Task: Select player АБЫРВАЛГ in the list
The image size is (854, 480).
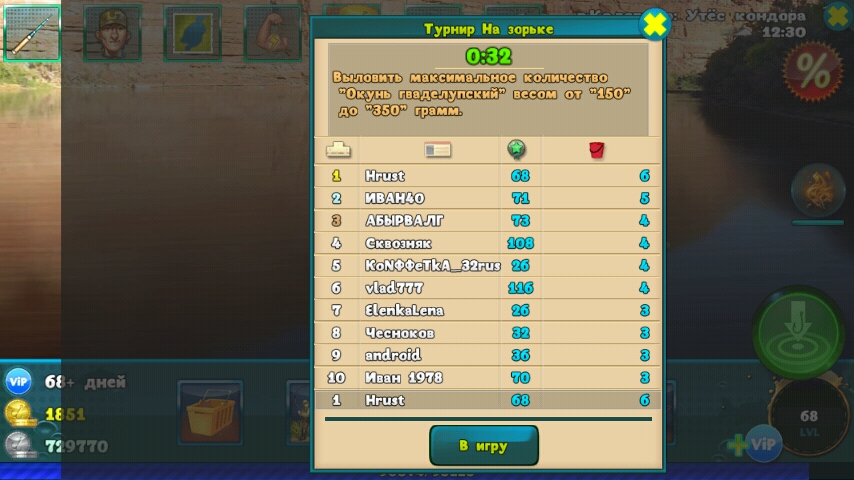Action: coord(487,221)
